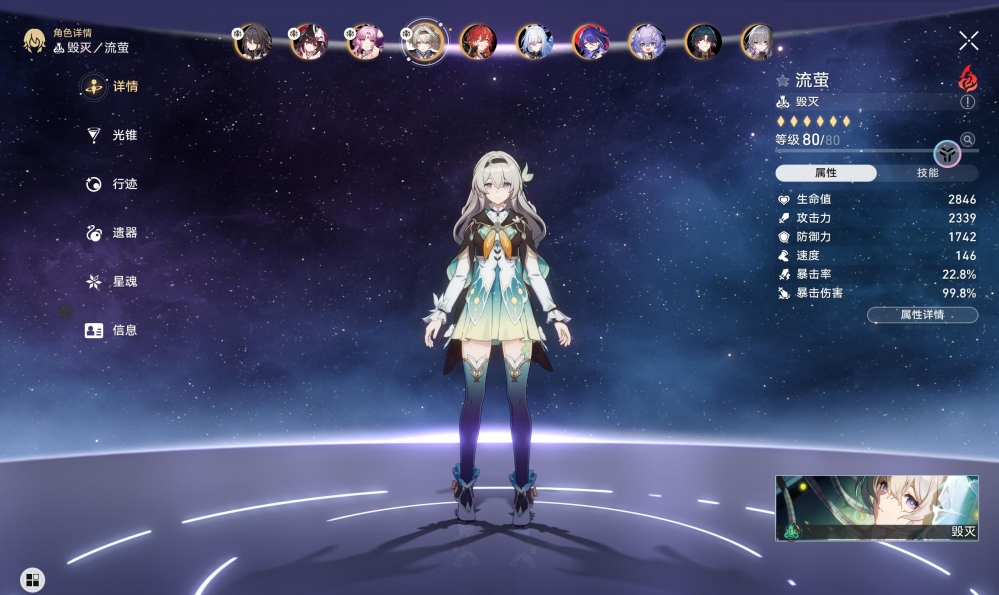Click the grid icon in the bottom corner
999x595 pixels.
32,579
